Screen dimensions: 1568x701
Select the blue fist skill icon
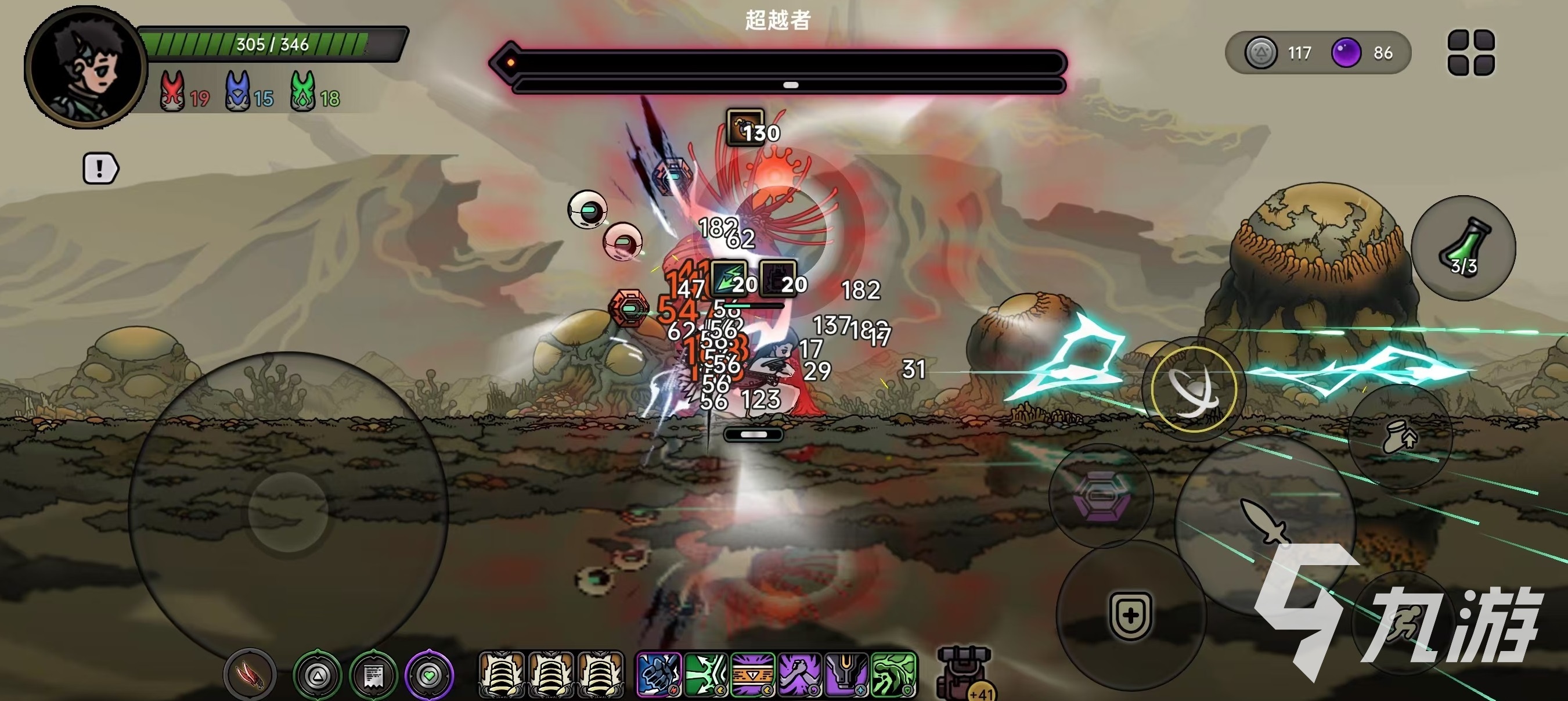pyautogui.click(x=658, y=674)
